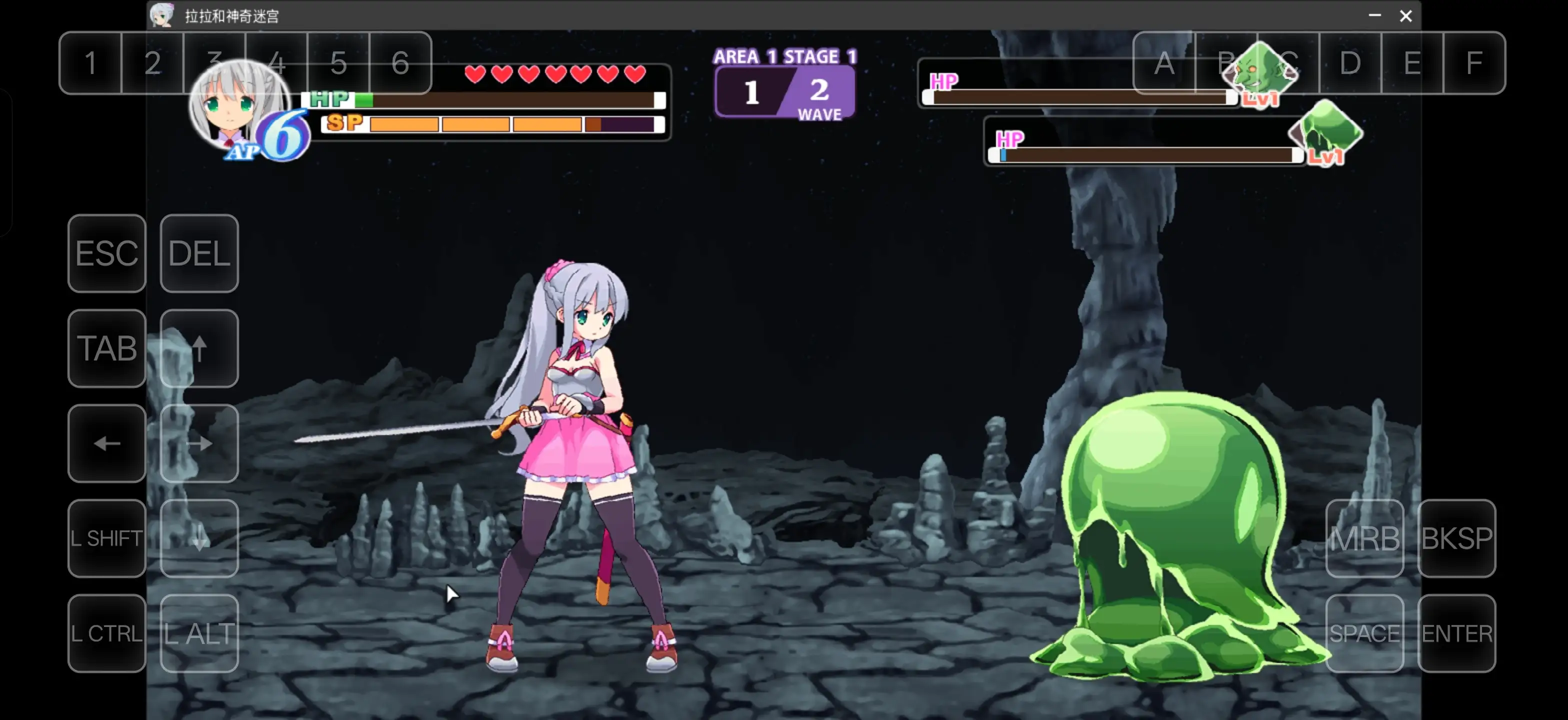Tap the number 6 overlay key
This screenshot has height=720, width=1568.
[x=400, y=62]
